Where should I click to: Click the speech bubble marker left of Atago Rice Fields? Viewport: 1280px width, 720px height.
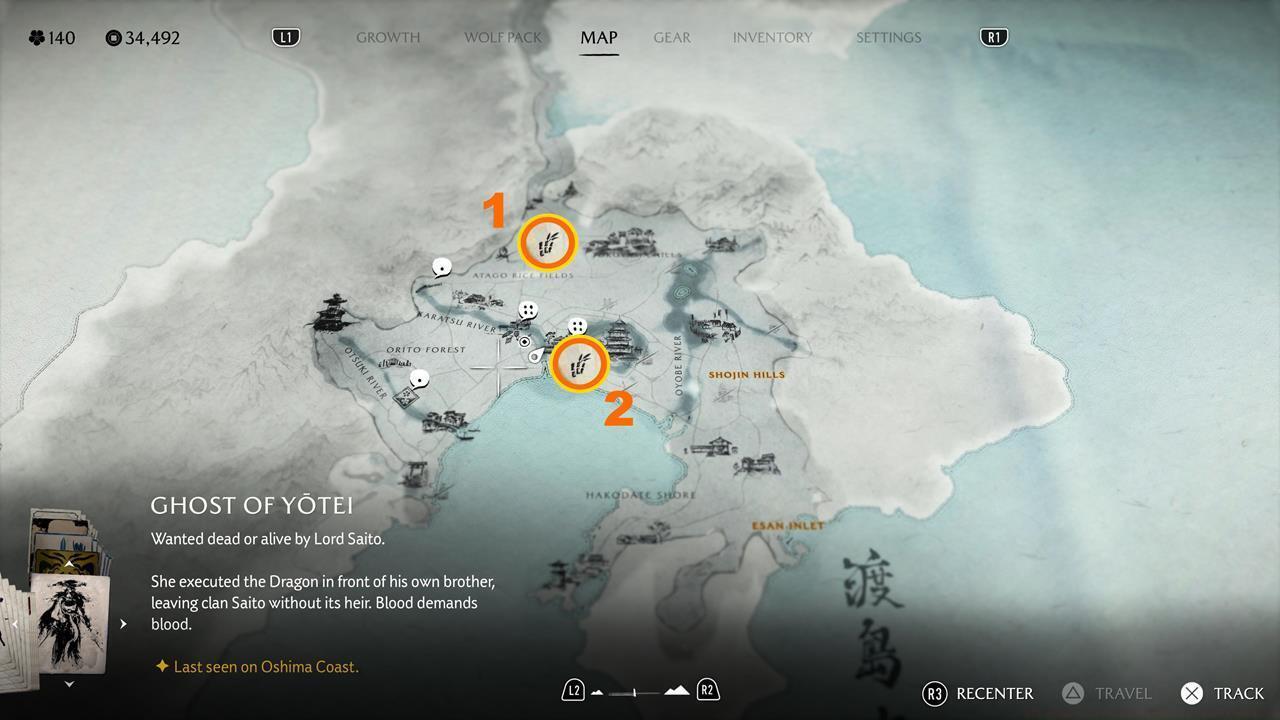pyautogui.click(x=442, y=267)
